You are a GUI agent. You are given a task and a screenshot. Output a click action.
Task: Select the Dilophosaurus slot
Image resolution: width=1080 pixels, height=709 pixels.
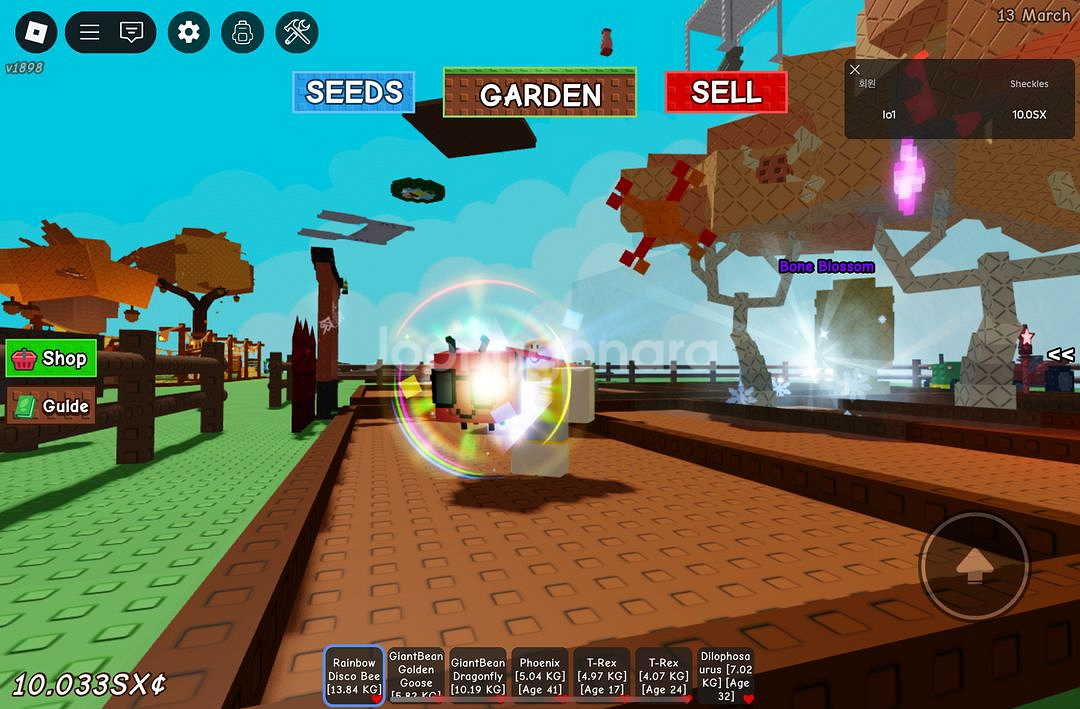coord(725,675)
